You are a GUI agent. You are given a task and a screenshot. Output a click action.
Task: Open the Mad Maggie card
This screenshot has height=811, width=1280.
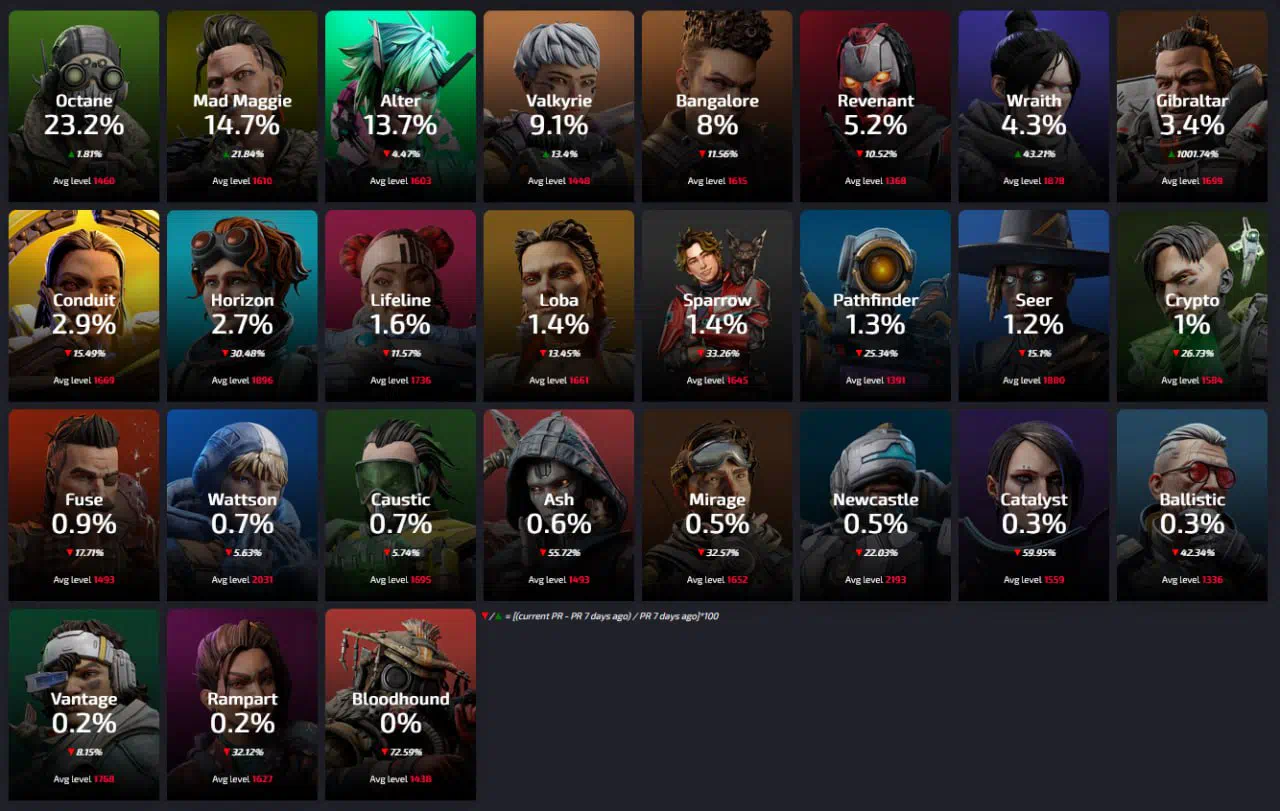tap(242, 106)
